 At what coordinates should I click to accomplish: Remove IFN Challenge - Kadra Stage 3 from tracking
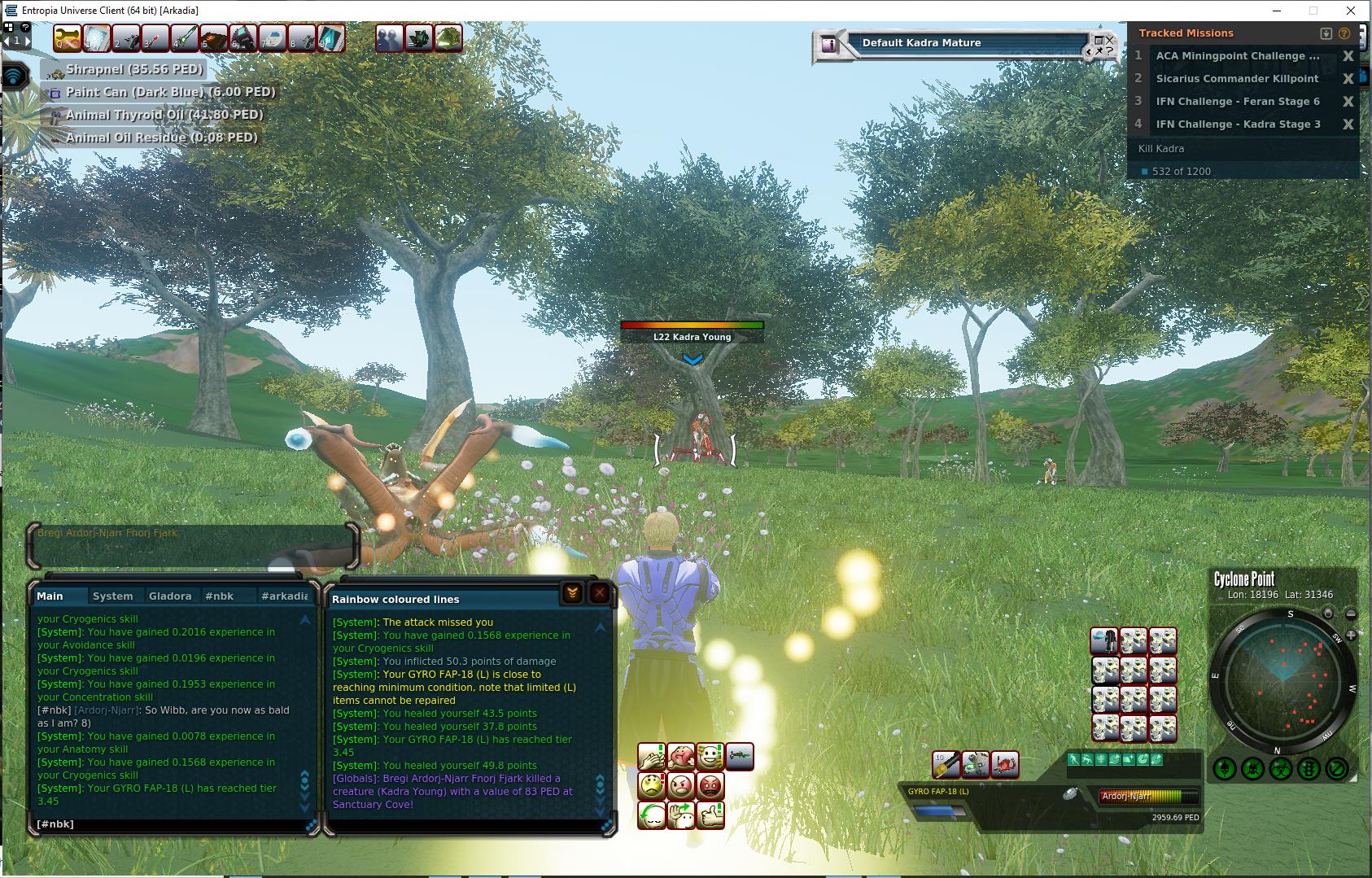click(x=1348, y=124)
